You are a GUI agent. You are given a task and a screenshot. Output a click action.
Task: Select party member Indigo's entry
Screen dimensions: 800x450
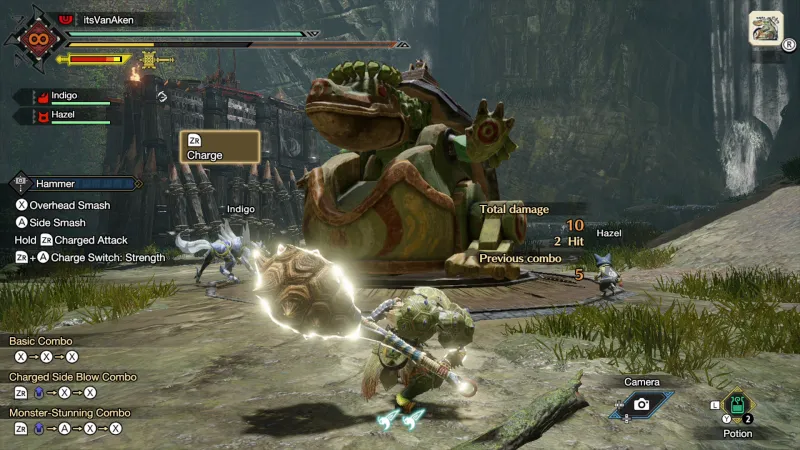coord(66,96)
